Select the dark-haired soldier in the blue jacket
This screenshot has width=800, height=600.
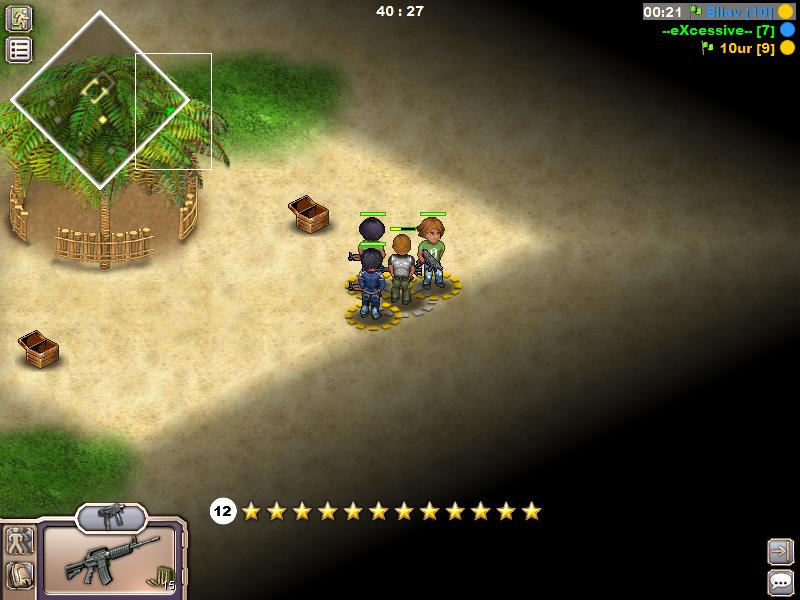[372, 284]
